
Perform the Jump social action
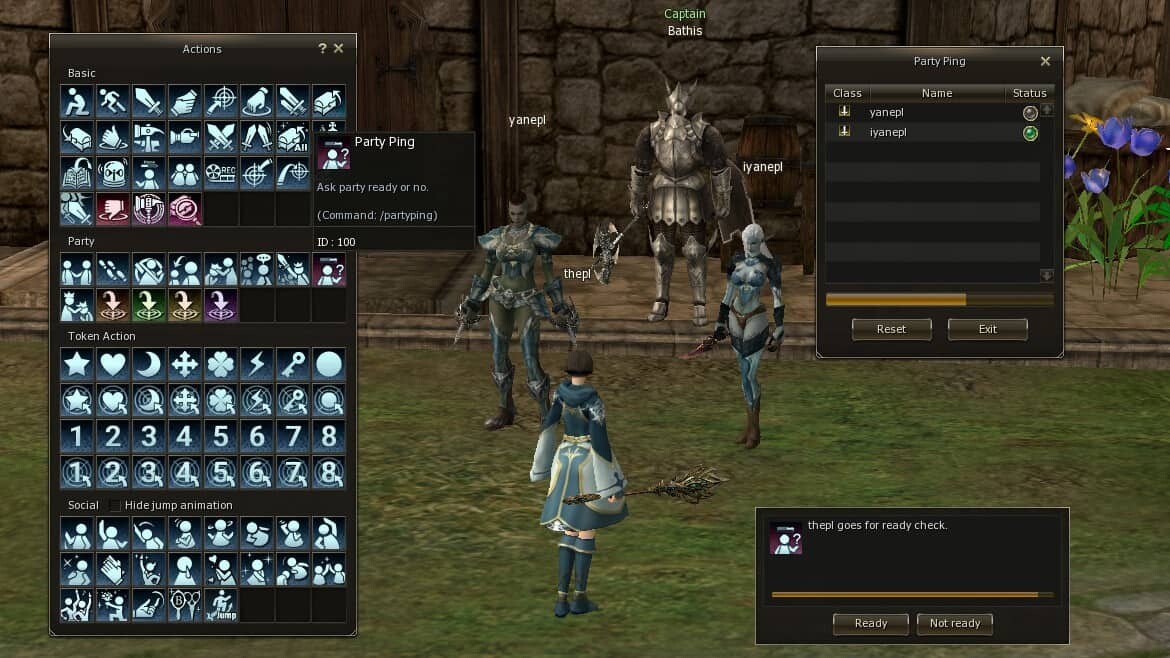coord(221,604)
